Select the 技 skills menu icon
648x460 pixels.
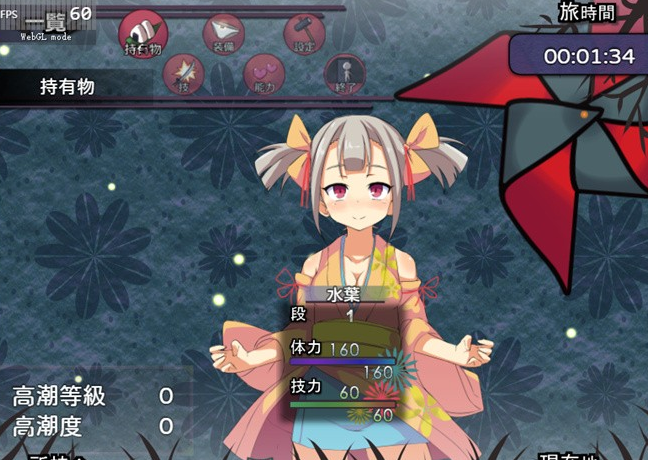[x=183, y=73]
